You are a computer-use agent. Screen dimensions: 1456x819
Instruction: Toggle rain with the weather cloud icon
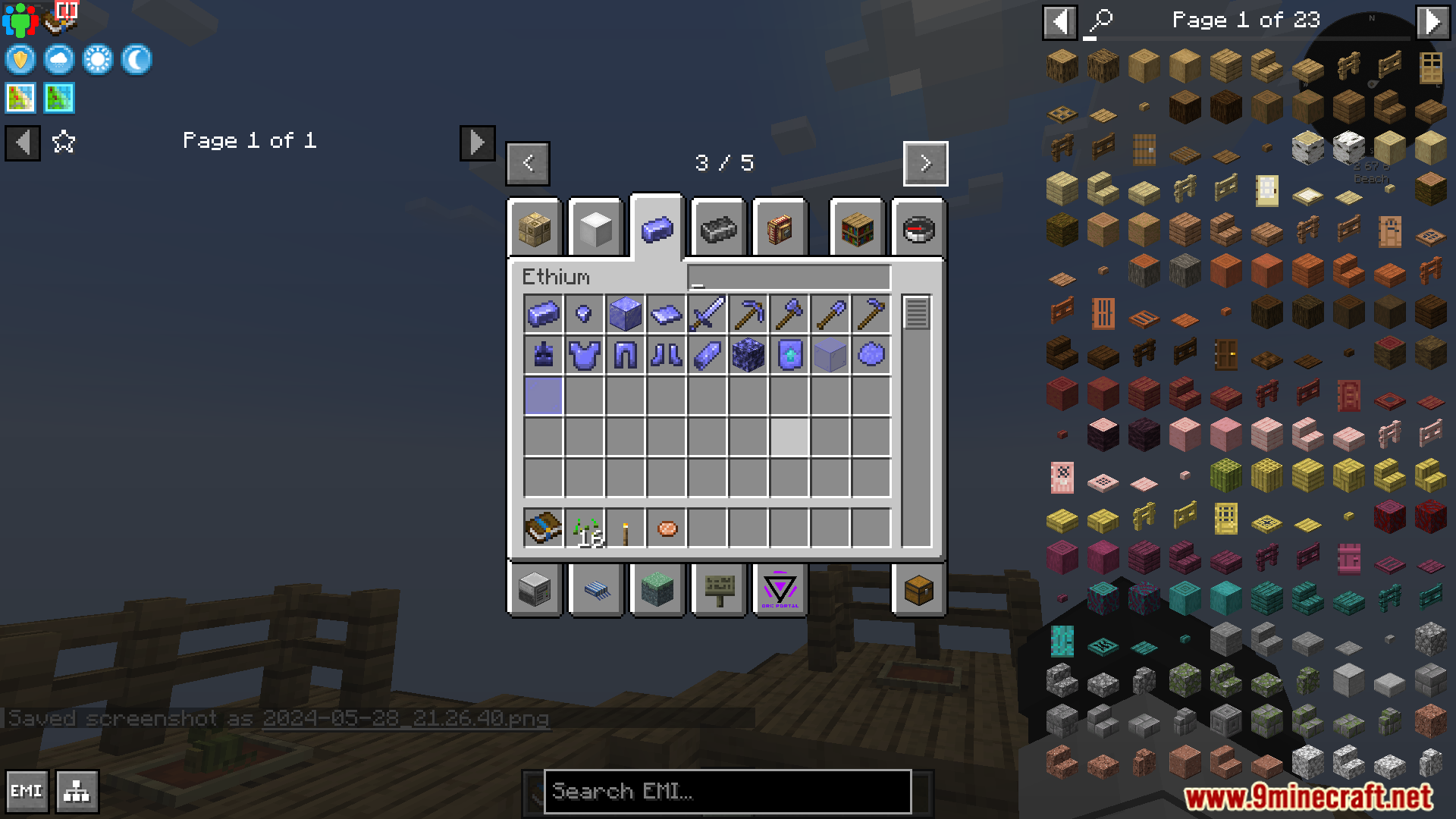tap(58, 60)
